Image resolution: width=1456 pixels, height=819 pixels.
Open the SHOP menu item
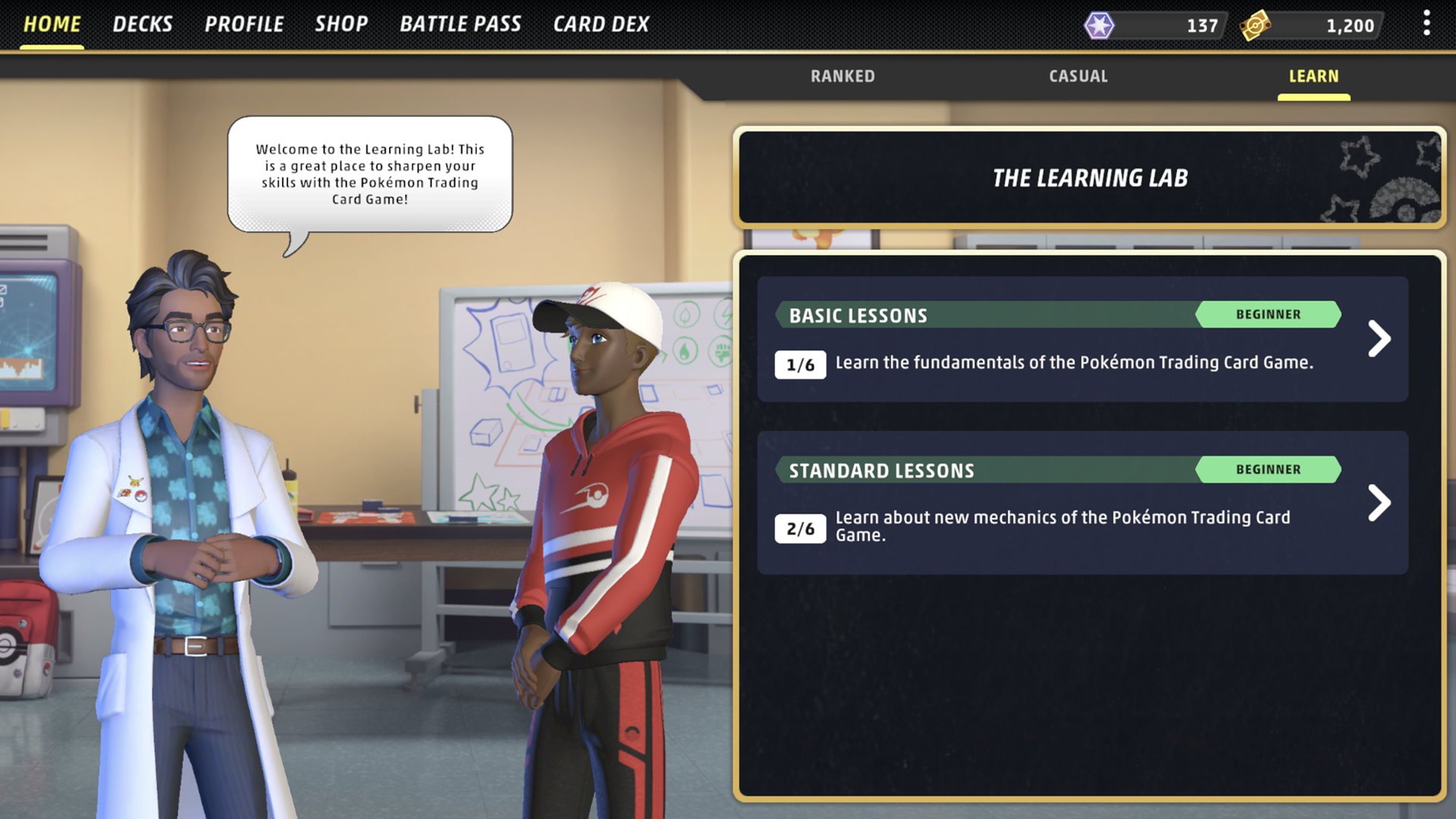[341, 24]
